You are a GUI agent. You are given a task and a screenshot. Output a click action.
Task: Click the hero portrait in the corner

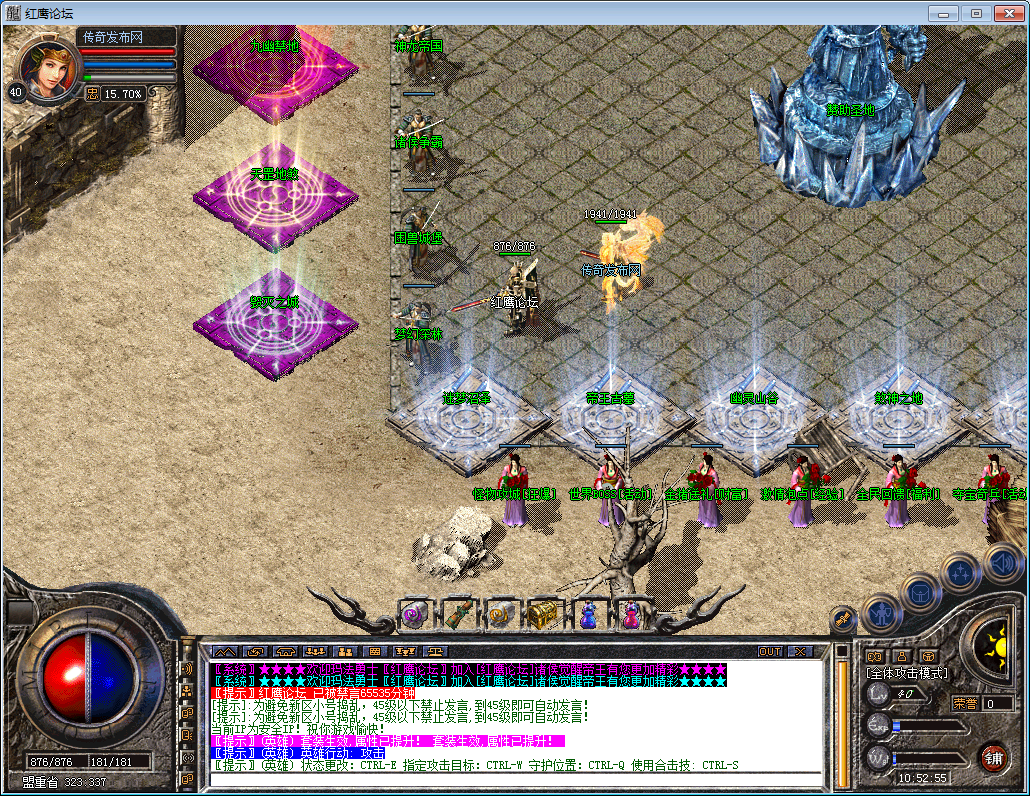47,68
